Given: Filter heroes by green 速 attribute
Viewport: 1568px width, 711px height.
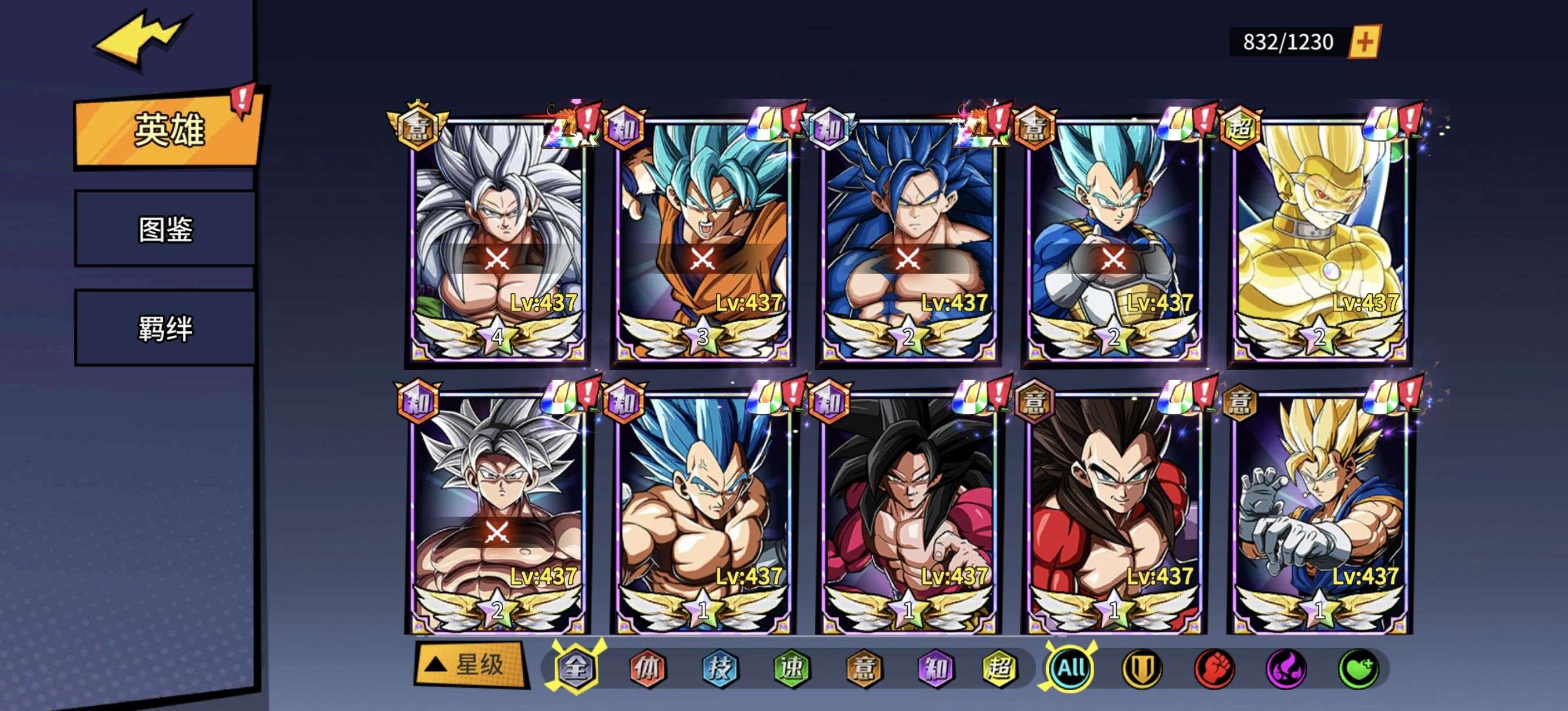Looking at the screenshot, I should coord(792,668).
